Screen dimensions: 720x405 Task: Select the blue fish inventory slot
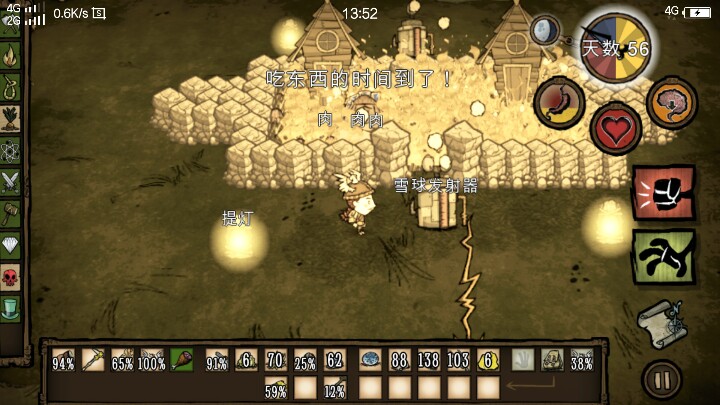[369, 359]
